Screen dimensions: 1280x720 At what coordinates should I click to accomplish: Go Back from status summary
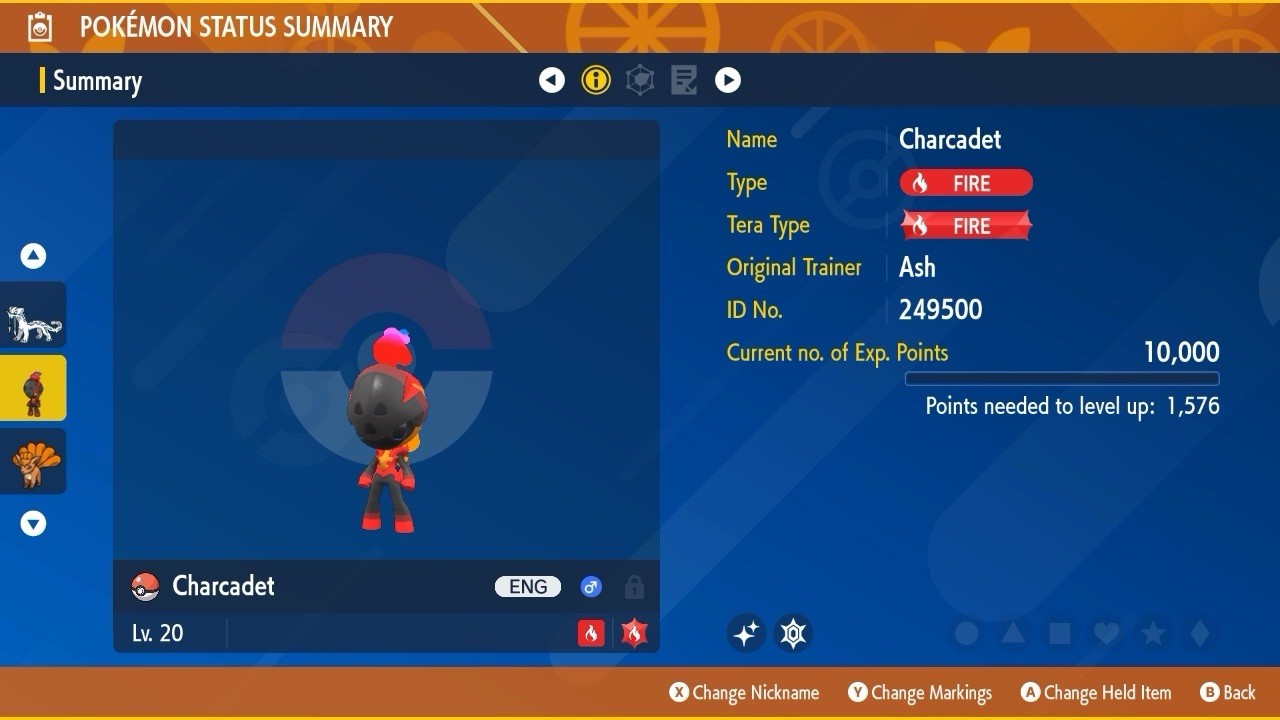(1227, 692)
